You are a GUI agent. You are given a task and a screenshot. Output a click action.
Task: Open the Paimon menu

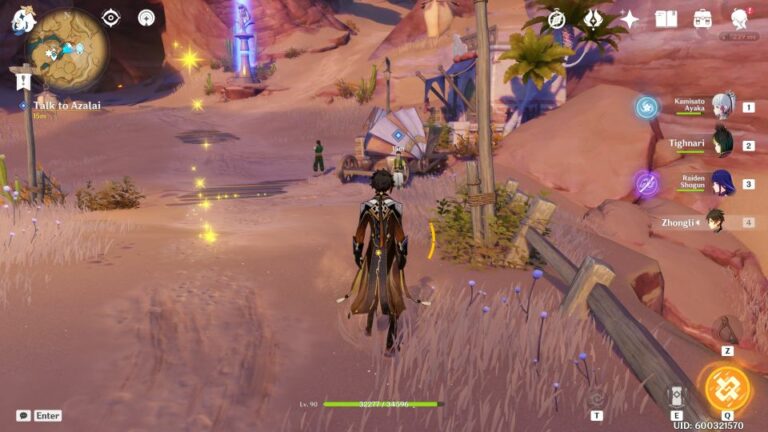(x=22, y=17)
